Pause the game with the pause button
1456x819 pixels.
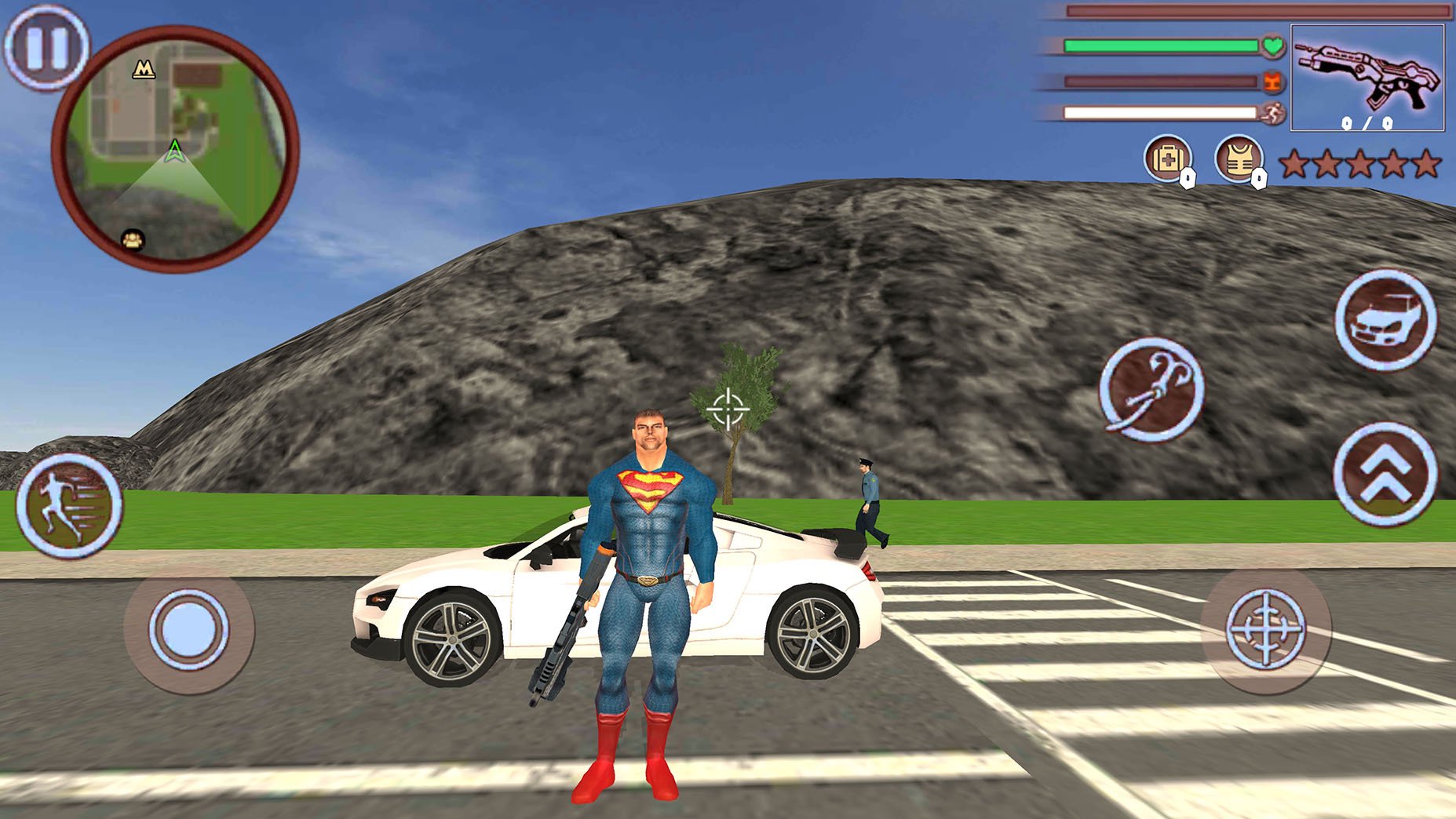(x=47, y=48)
